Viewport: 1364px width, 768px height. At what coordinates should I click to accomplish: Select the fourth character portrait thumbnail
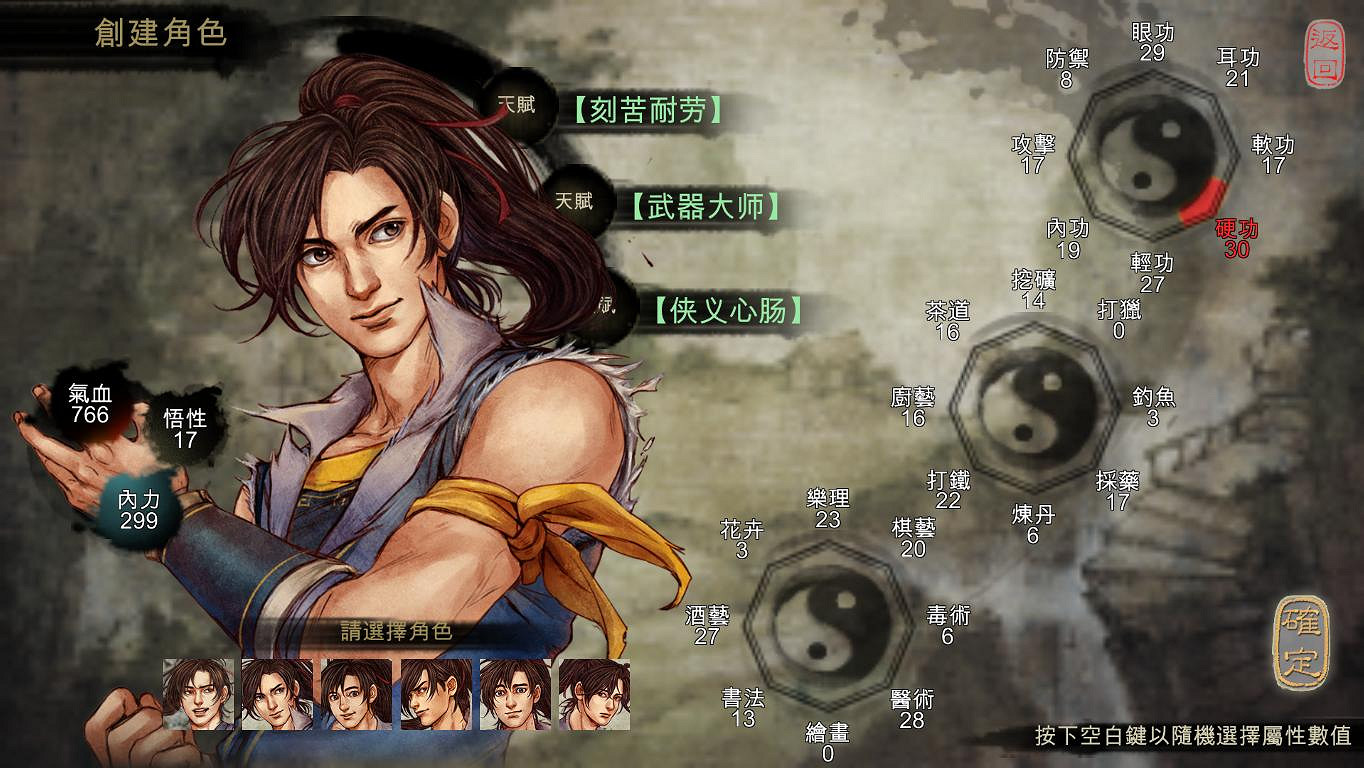(438, 692)
